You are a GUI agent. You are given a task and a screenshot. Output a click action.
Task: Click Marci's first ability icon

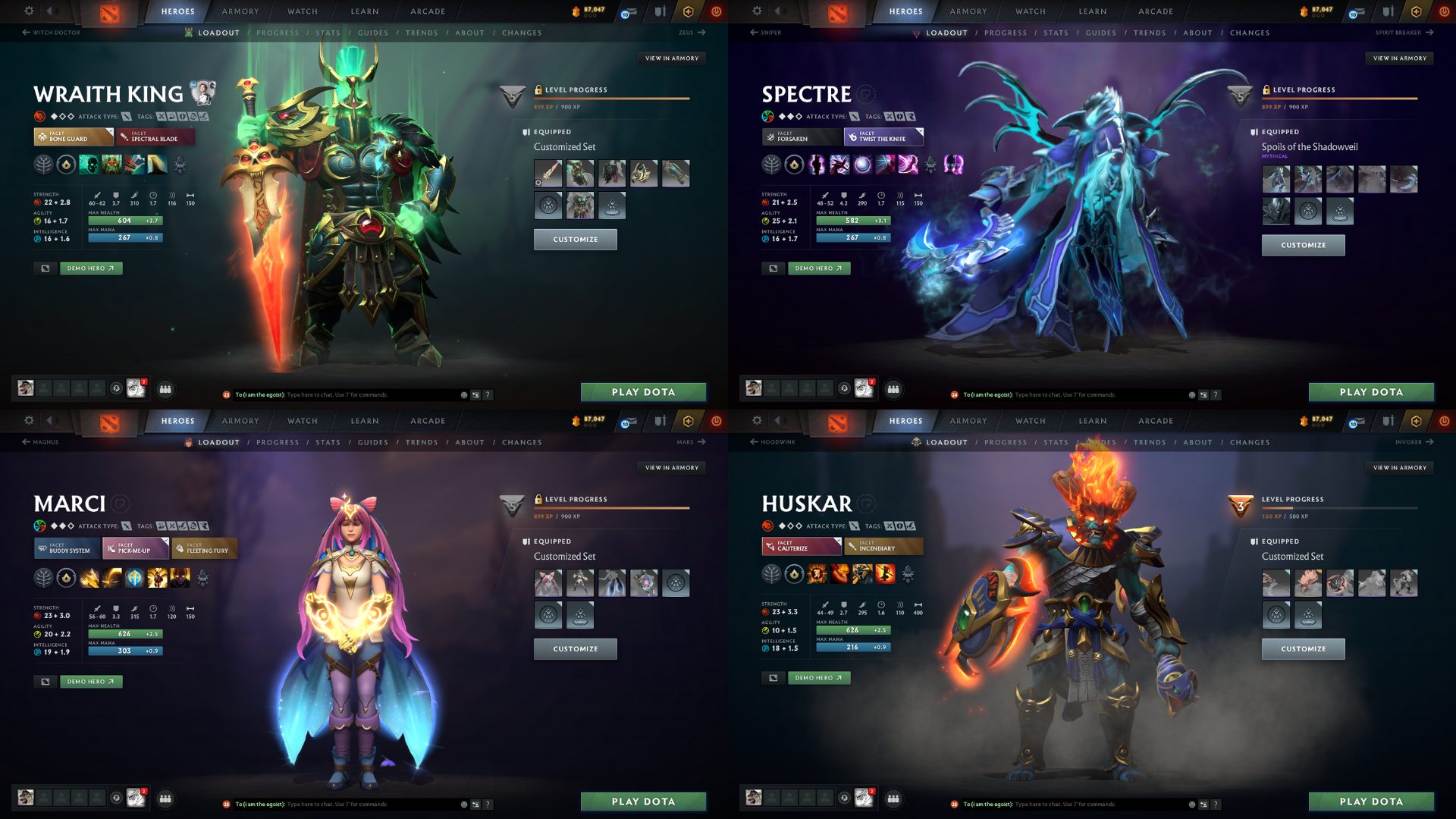pyautogui.click(x=89, y=577)
